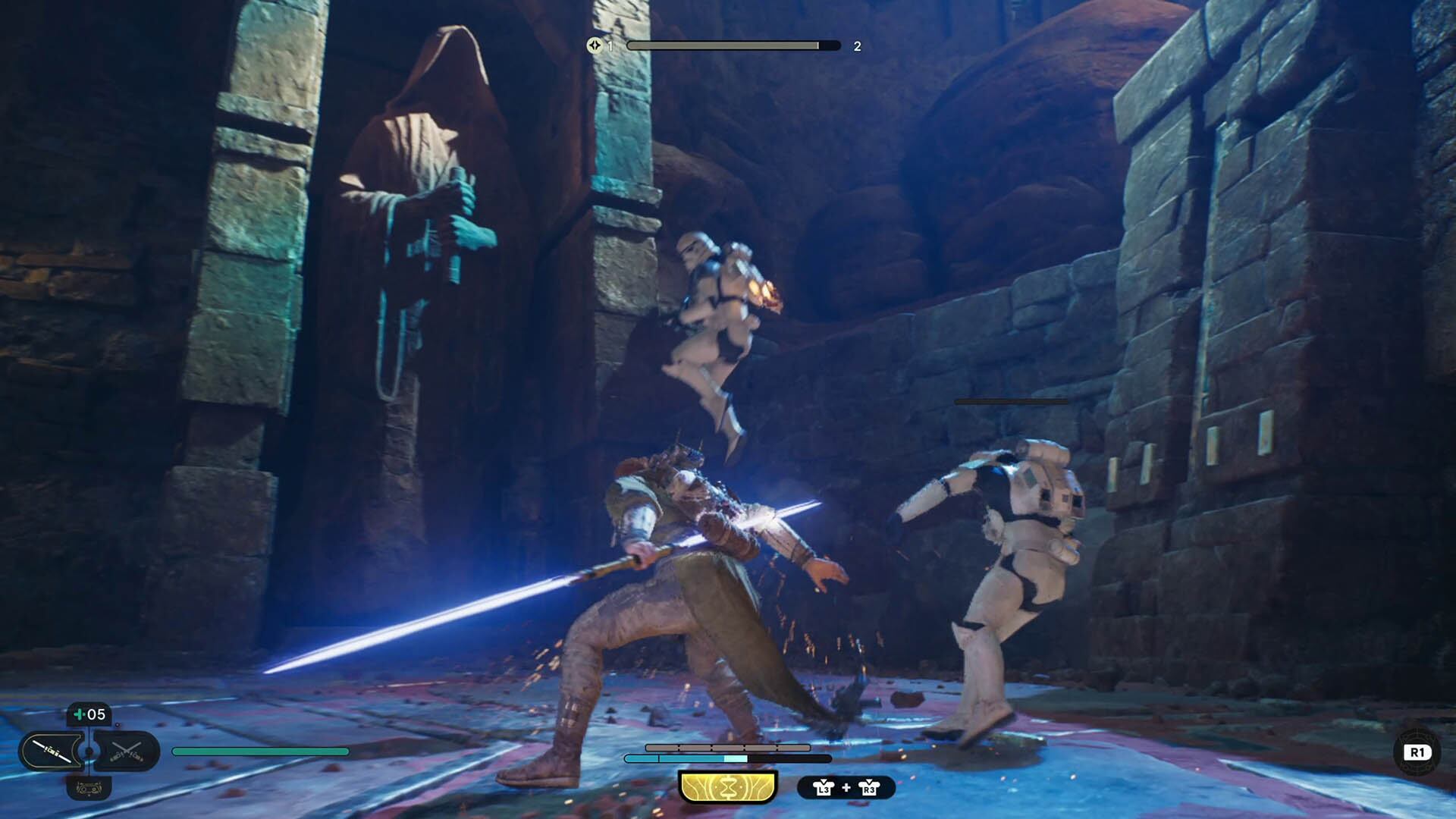Click the green stim canister counter icon
The image size is (1456, 819).
pos(80,714)
